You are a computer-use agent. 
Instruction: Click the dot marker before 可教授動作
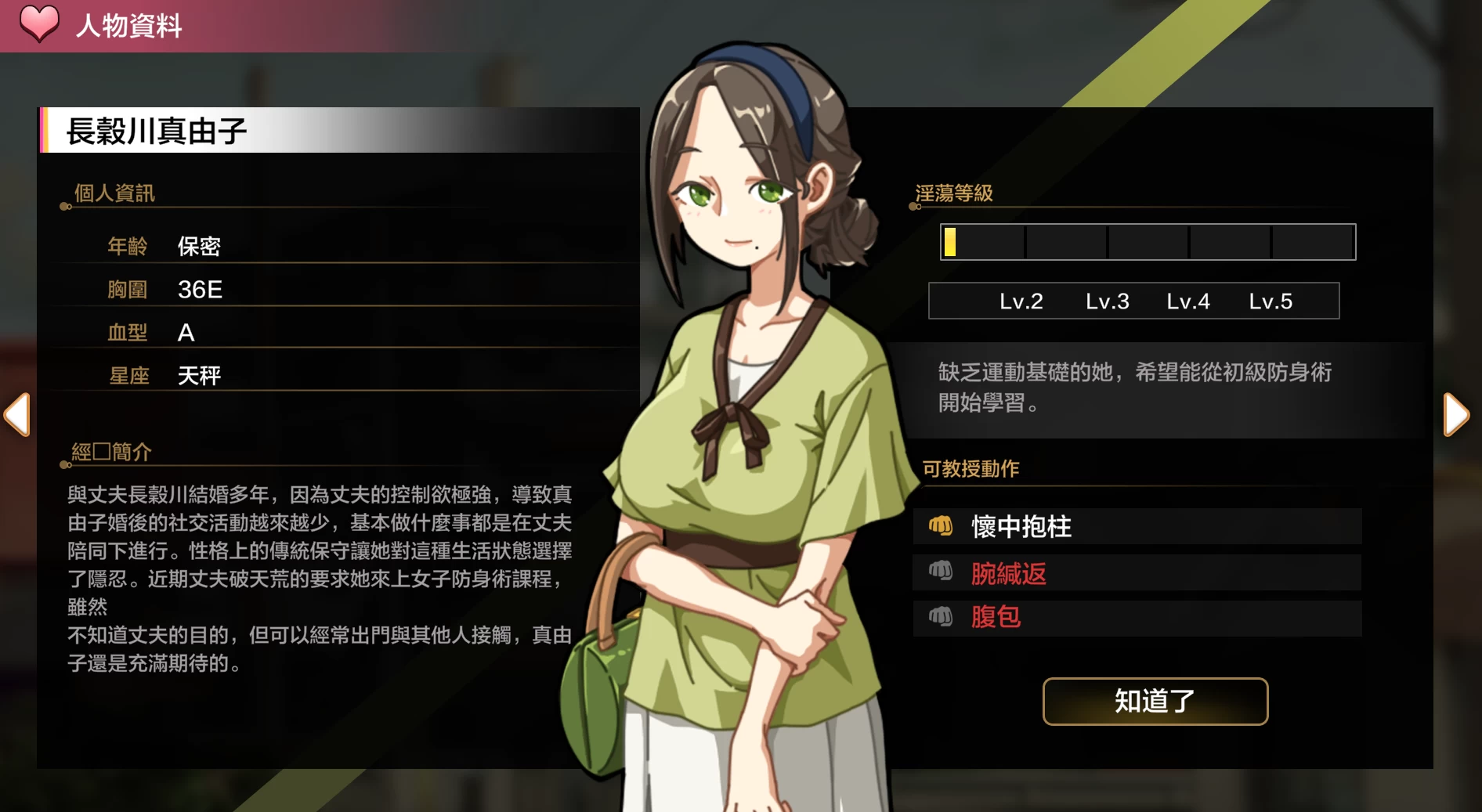click(x=914, y=485)
